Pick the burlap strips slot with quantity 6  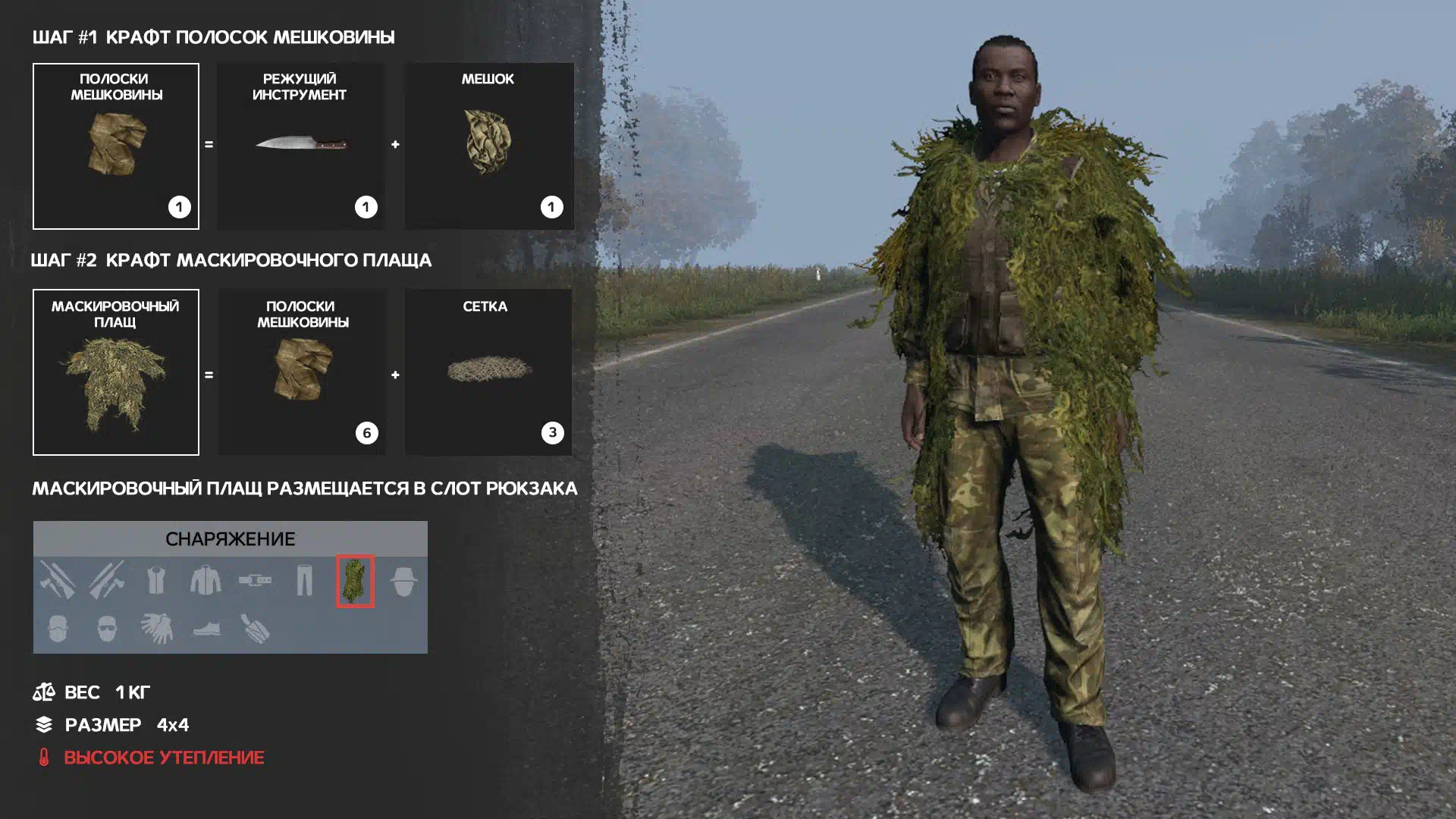coord(302,372)
